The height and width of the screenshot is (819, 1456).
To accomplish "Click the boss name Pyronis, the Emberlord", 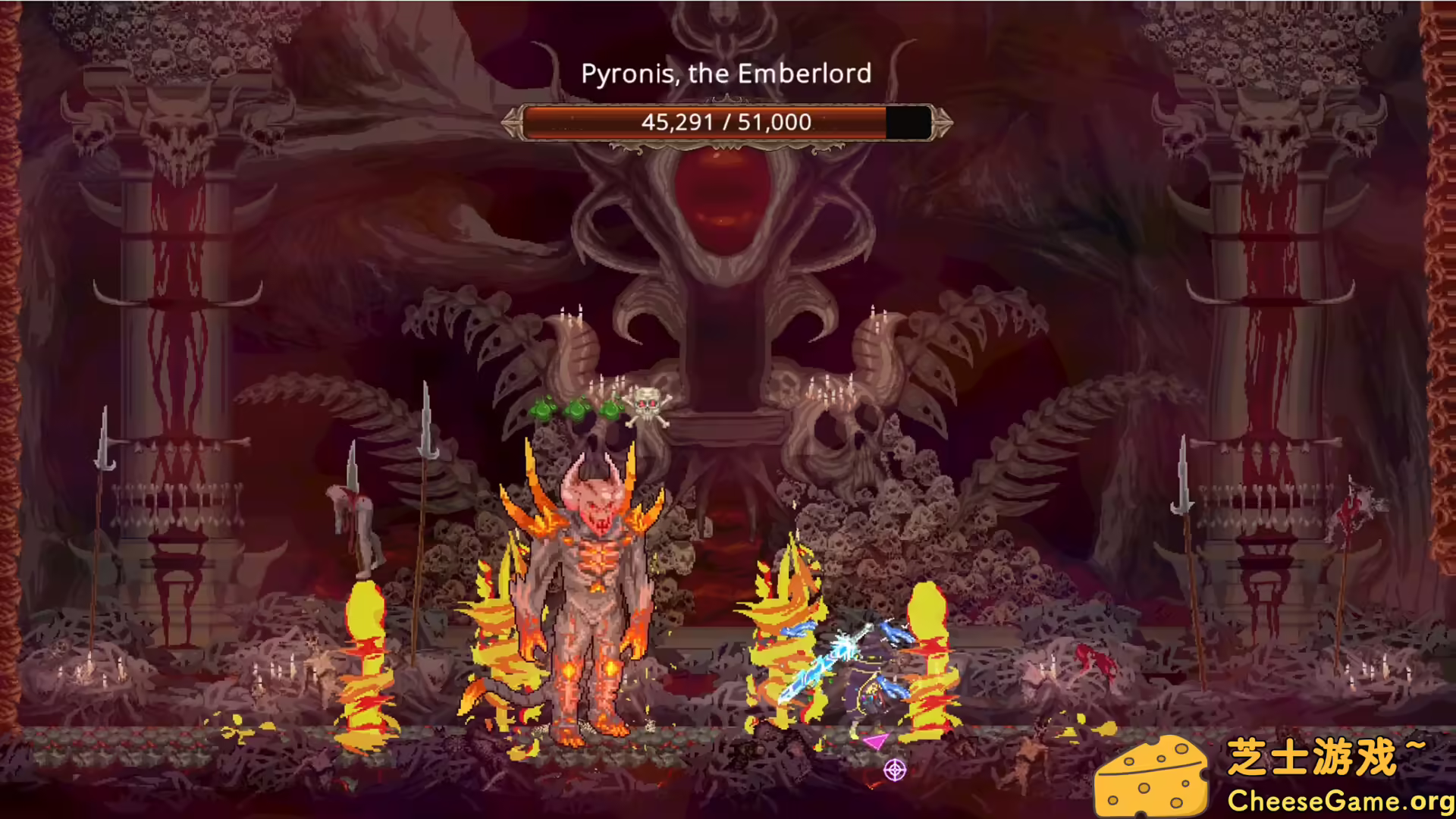I will point(726,74).
